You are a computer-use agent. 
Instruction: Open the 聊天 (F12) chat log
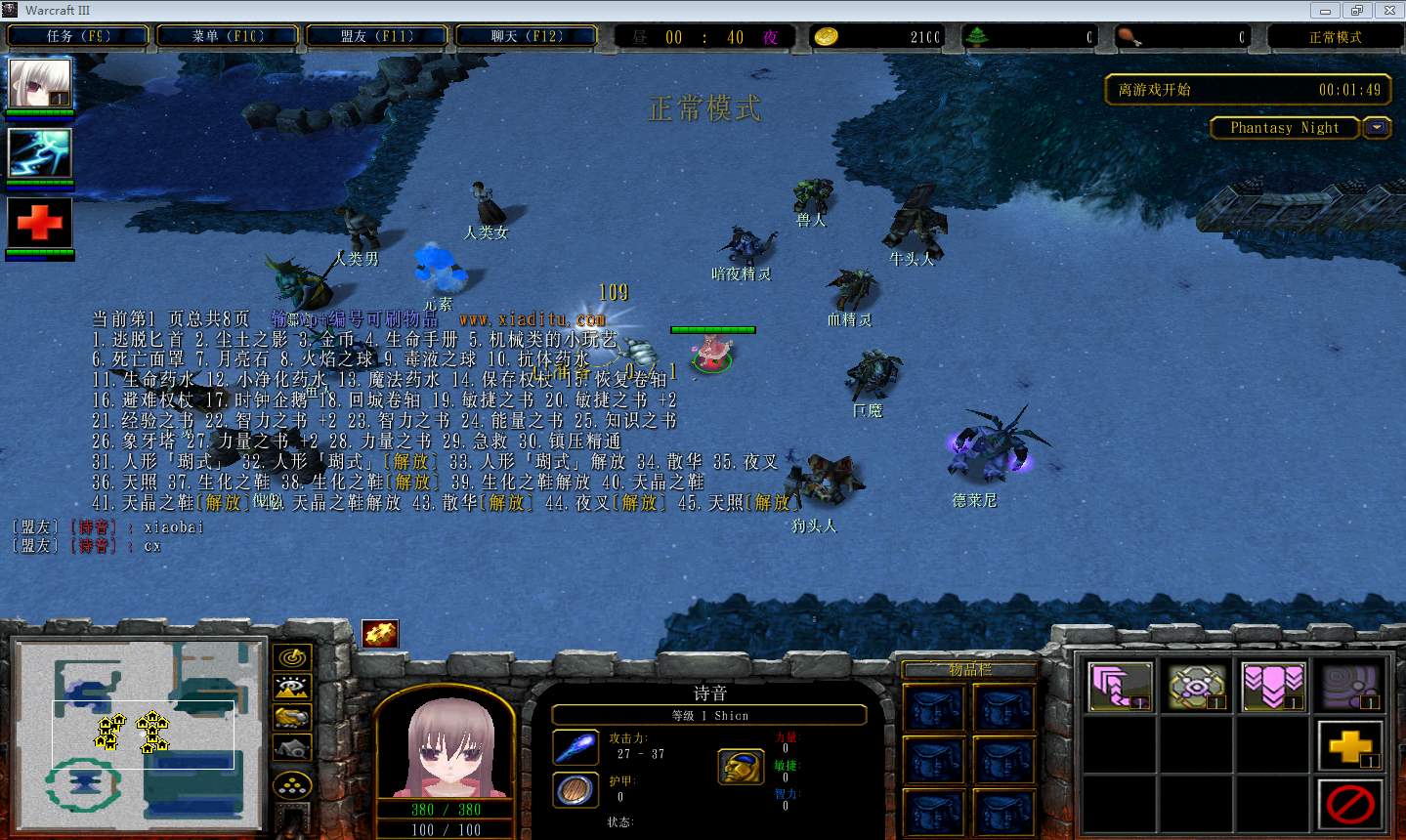coord(526,37)
